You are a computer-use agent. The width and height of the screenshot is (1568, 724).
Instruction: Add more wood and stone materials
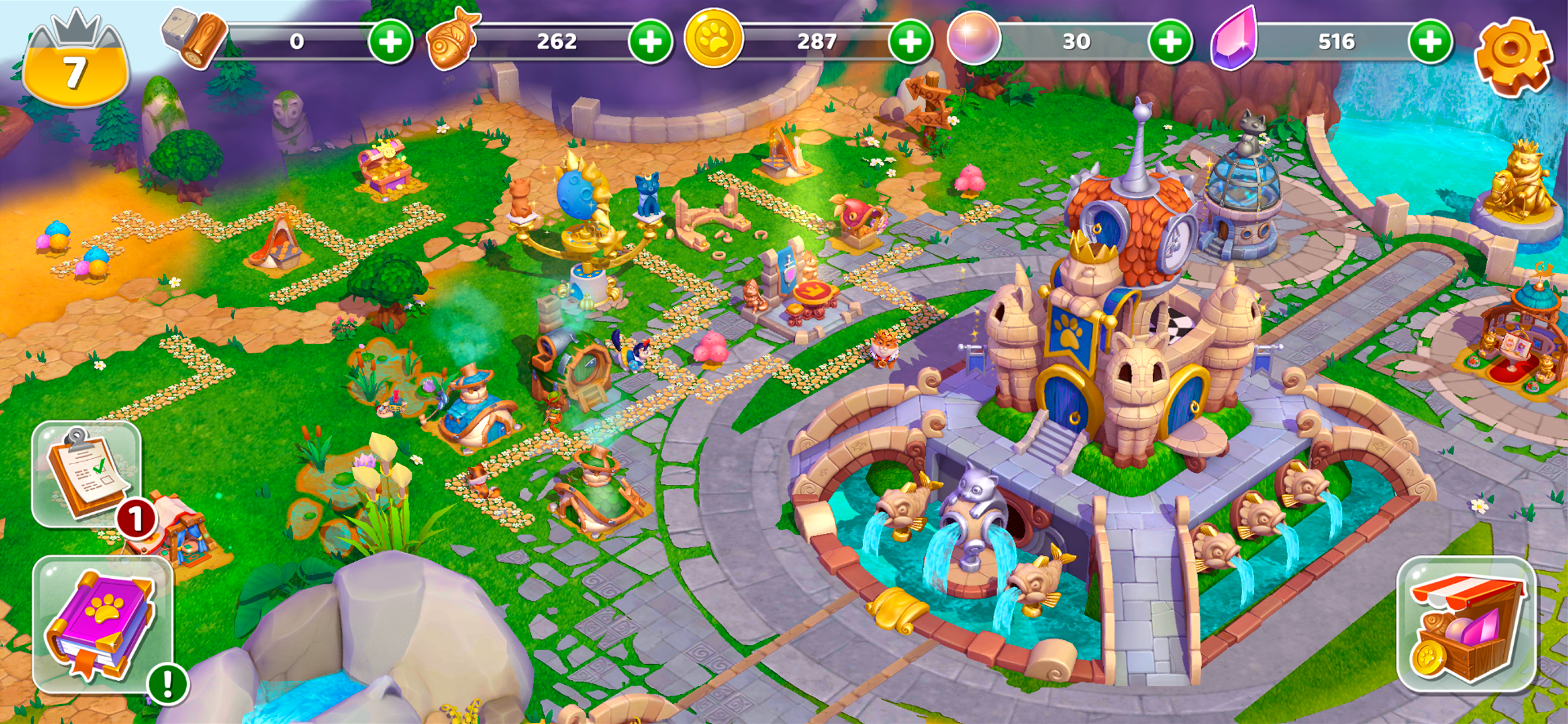click(x=390, y=41)
